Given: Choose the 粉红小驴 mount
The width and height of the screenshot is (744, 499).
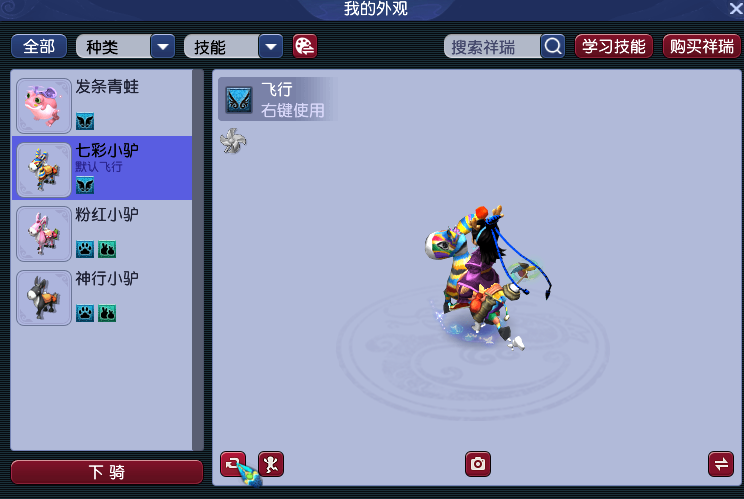Looking at the screenshot, I should pos(105,232).
